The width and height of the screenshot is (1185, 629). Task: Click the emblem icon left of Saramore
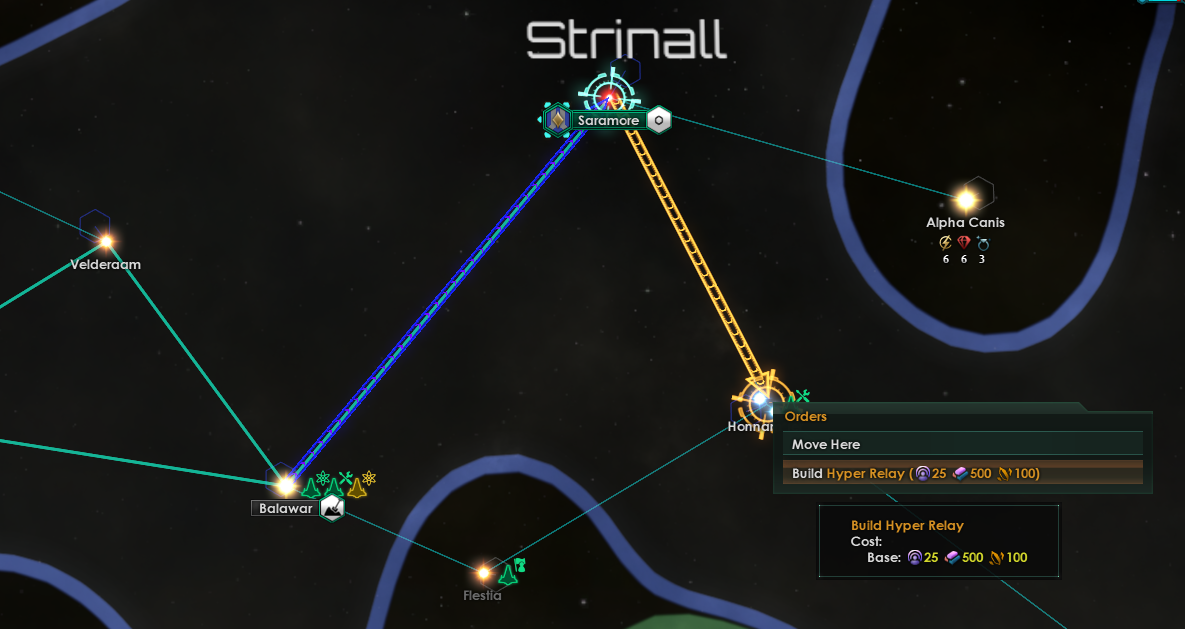557,121
